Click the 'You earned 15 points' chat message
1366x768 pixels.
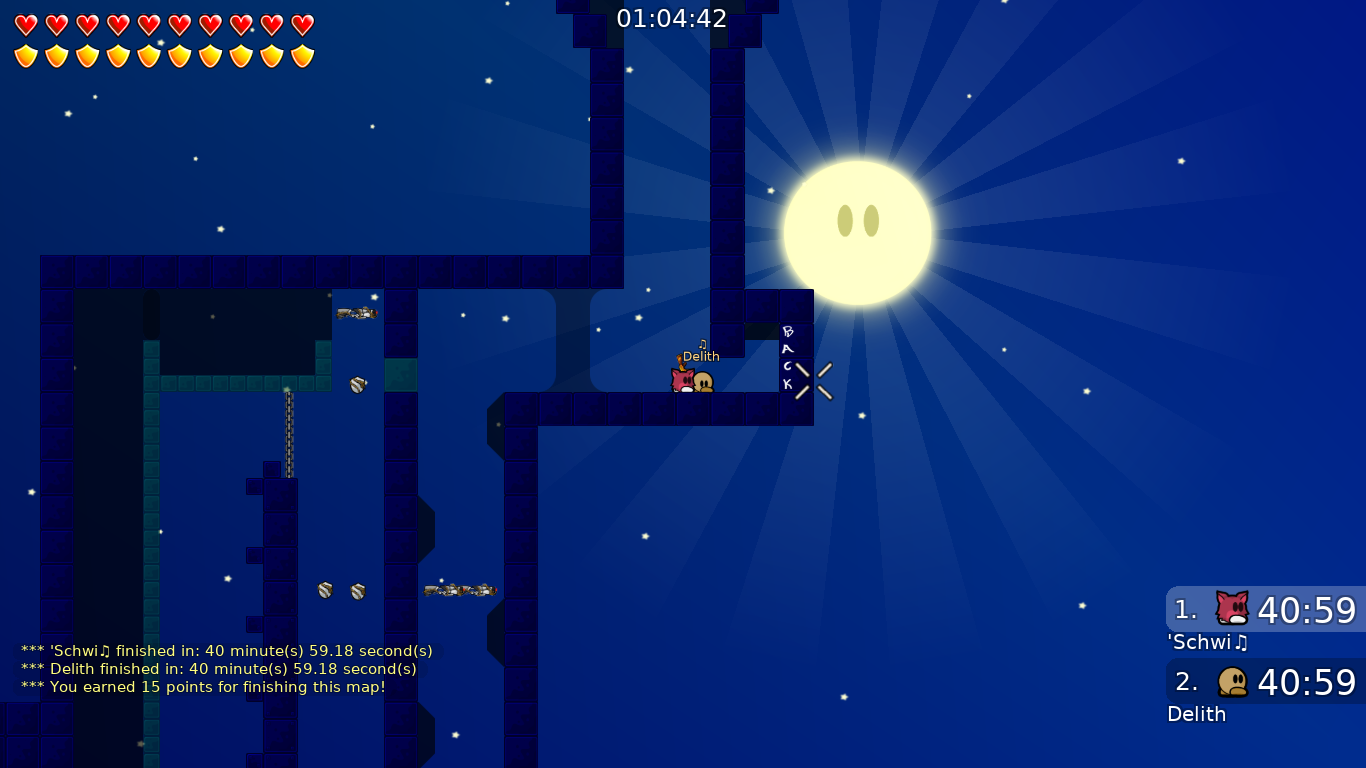[200, 687]
